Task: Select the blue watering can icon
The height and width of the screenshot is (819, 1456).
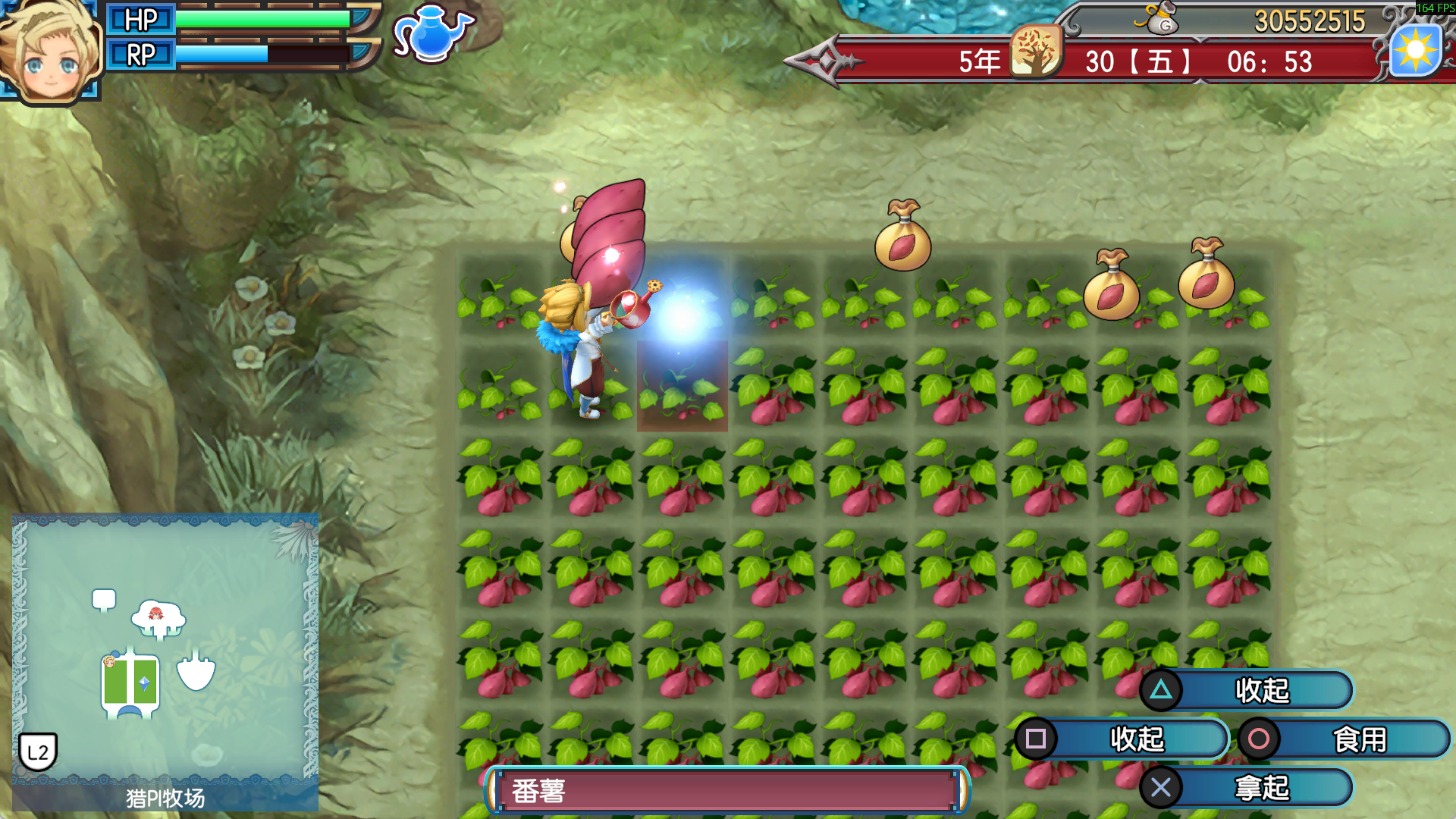Action: click(432, 34)
